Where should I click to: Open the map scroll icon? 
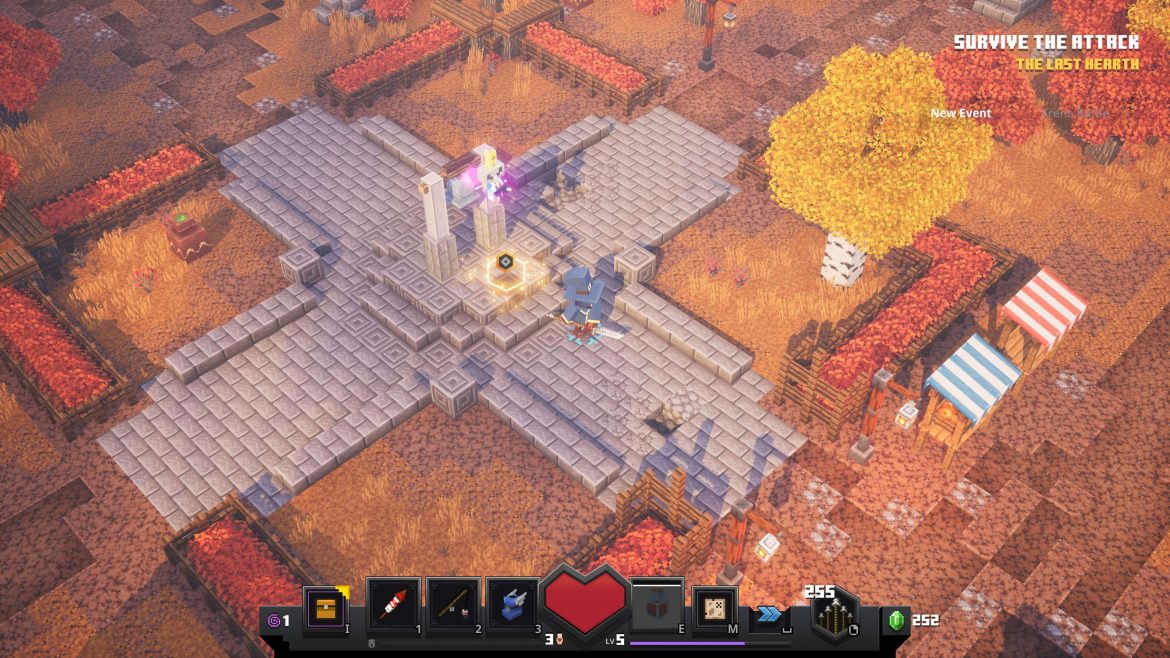715,609
